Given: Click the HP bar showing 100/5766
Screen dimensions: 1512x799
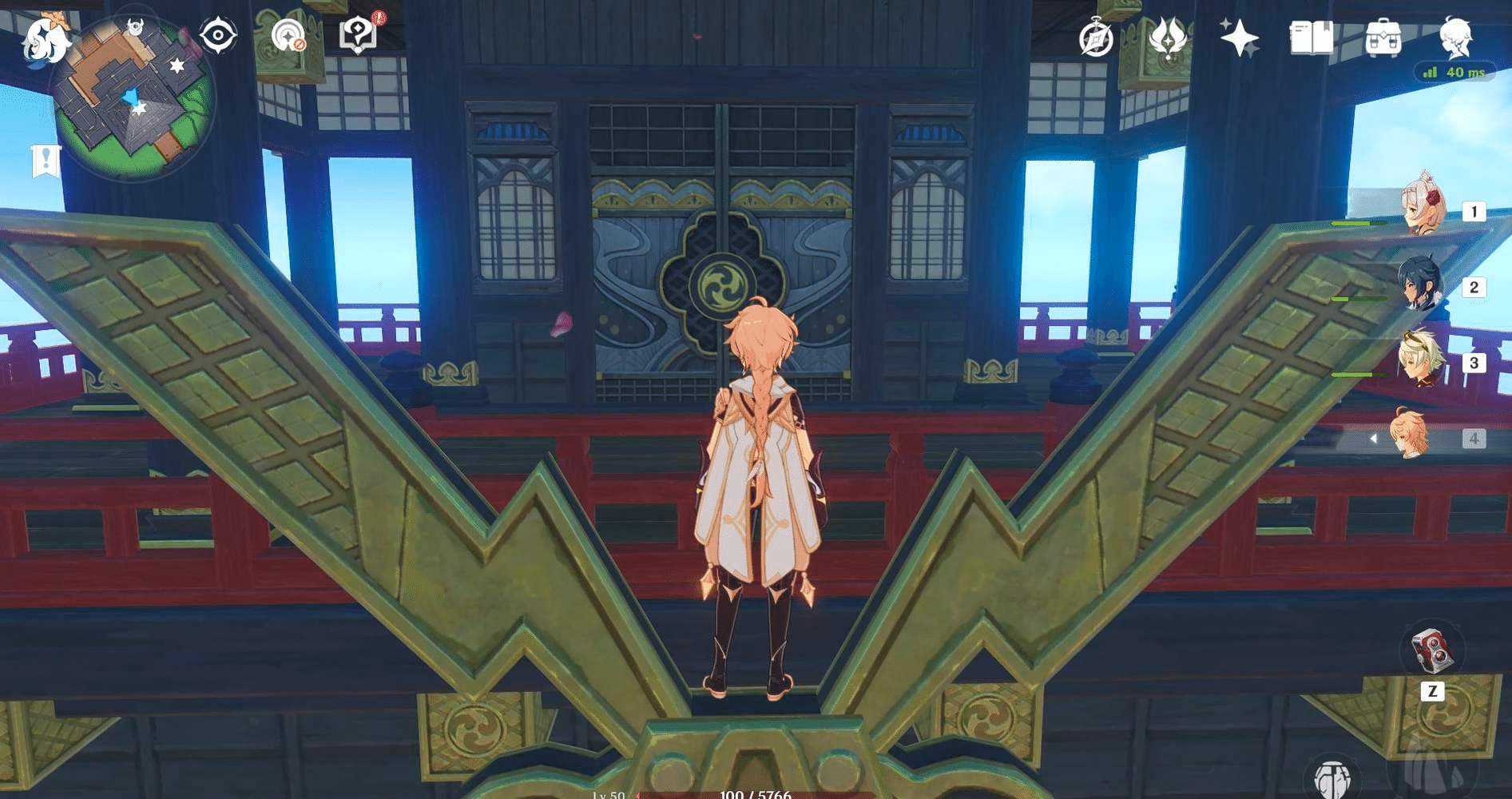Looking at the screenshot, I should [754, 795].
